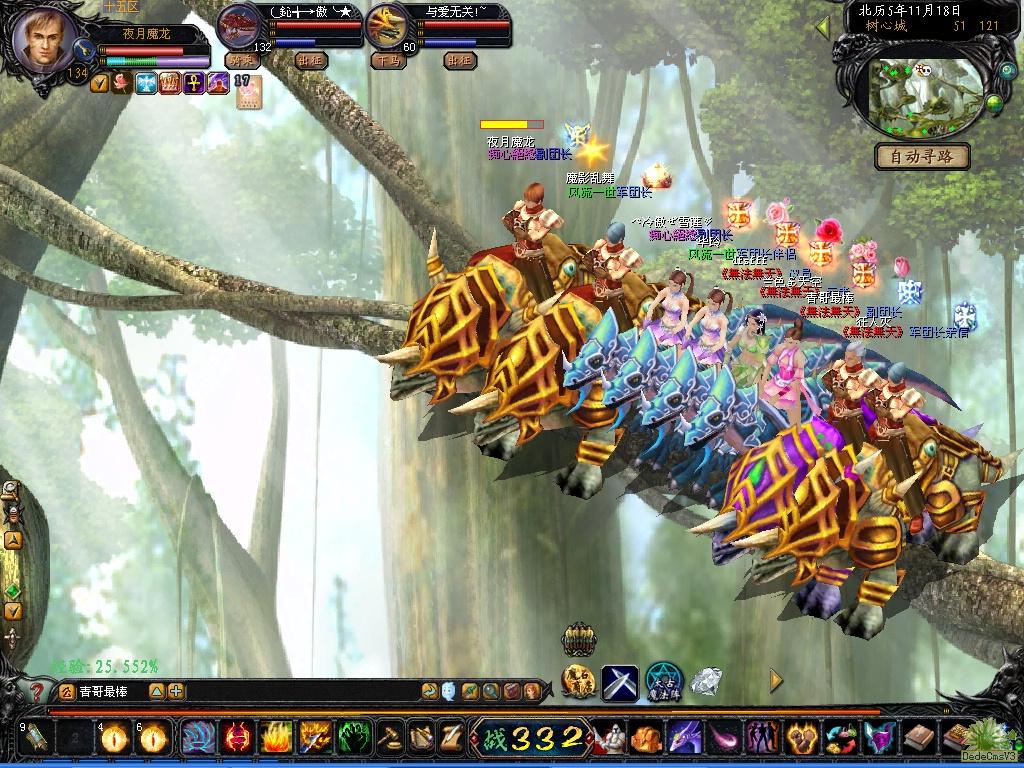Use the hammer skill slot
Screen dimensions: 1024x768
pyautogui.click(x=388, y=737)
